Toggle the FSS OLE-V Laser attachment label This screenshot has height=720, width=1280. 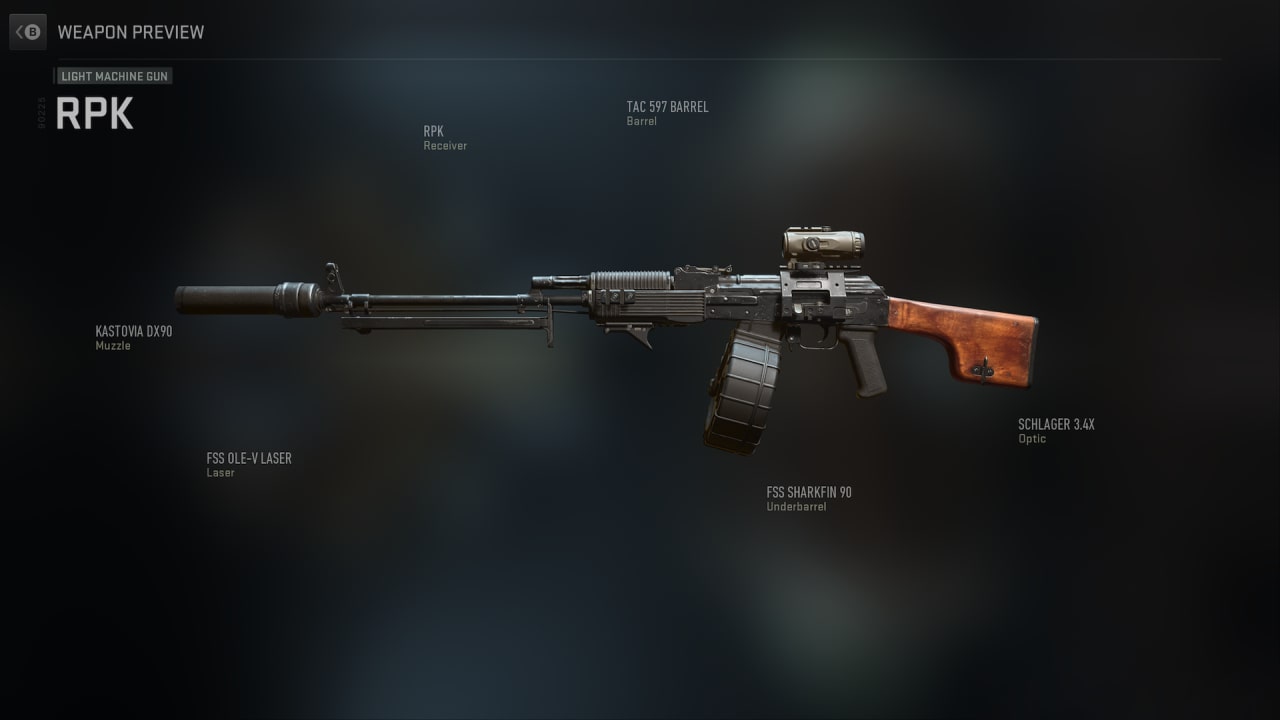click(x=249, y=465)
